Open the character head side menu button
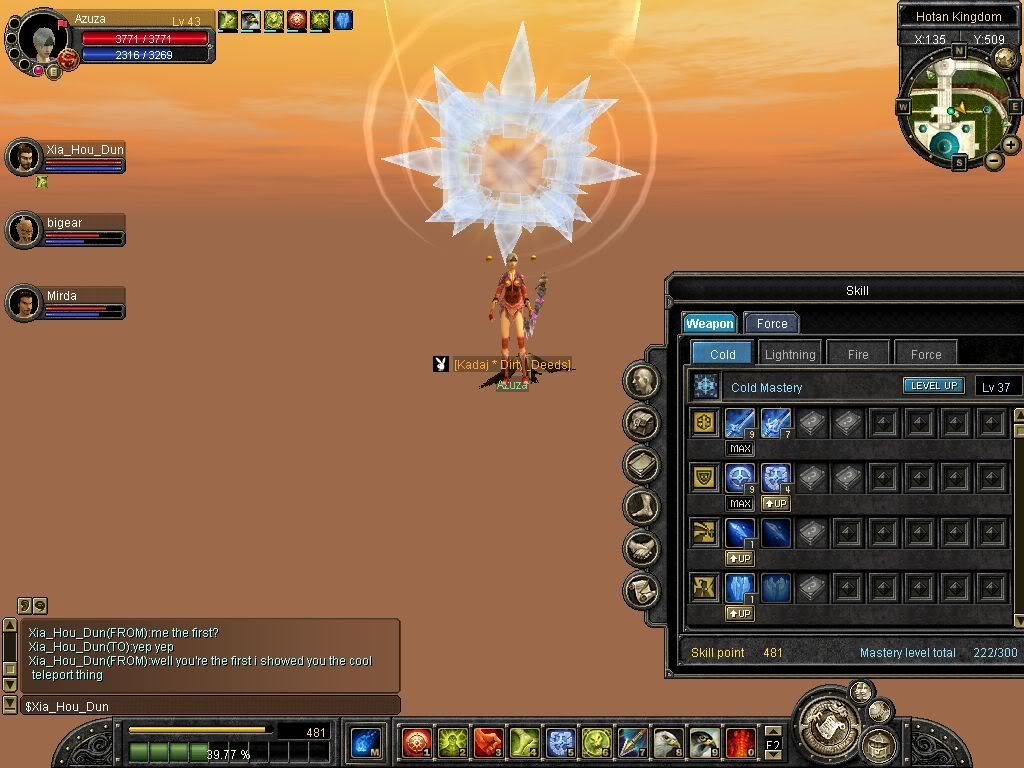 coord(641,380)
